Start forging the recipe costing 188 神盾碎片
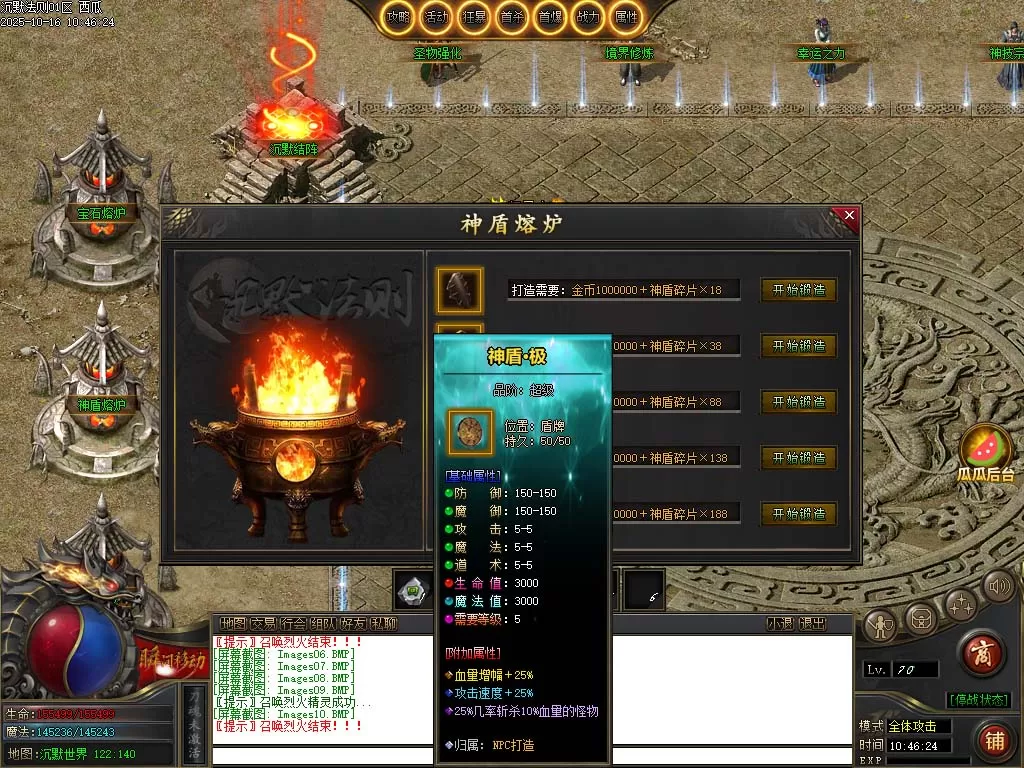1024x768 pixels. [798, 514]
